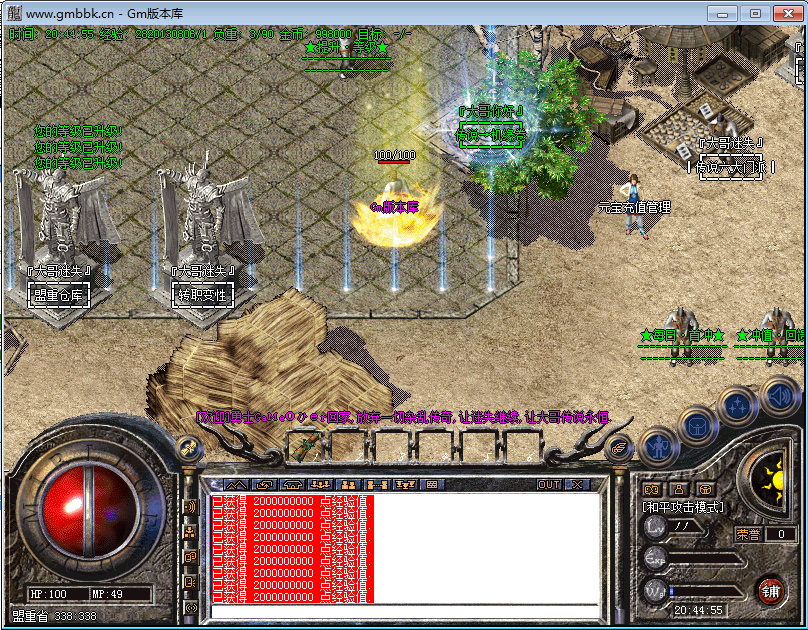Viewport: 808px width, 630px height.
Task: Close the chat panel with the X button
Action: (x=577, y=484)
